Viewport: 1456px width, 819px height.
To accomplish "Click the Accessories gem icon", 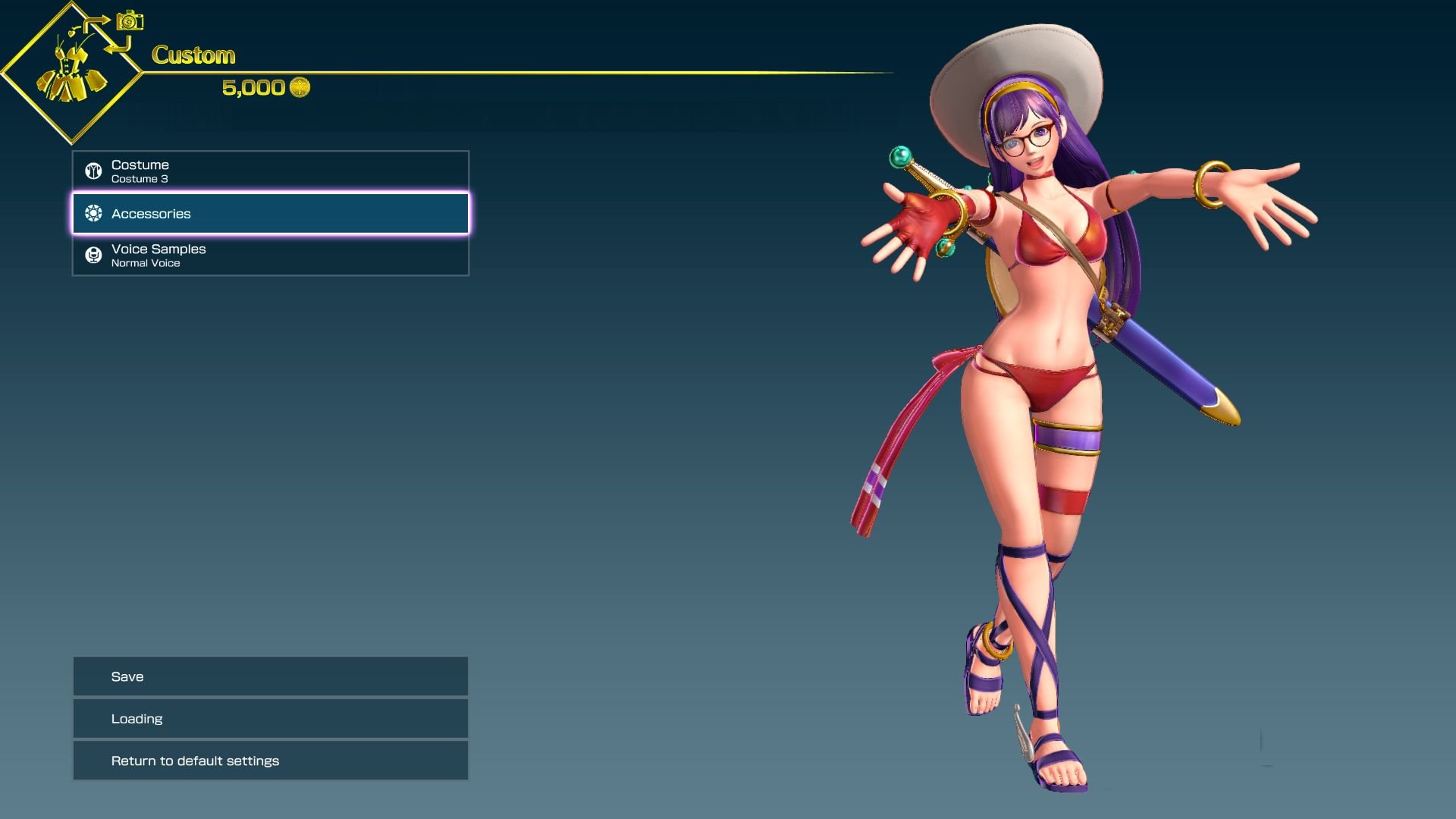I will click(93, 214).
